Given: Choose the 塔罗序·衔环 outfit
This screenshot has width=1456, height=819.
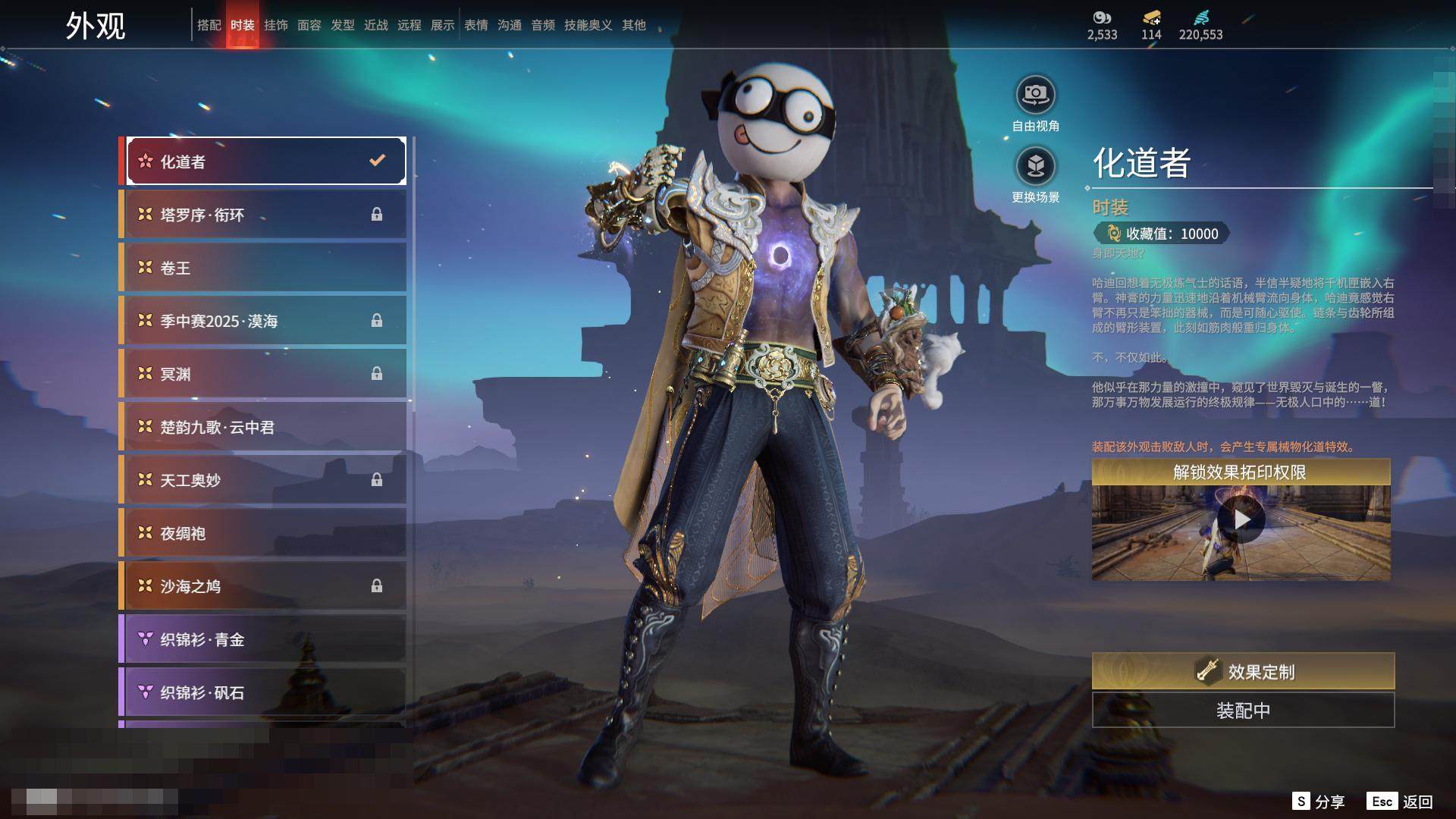Looking at the screenshot, I should [265, 215].
